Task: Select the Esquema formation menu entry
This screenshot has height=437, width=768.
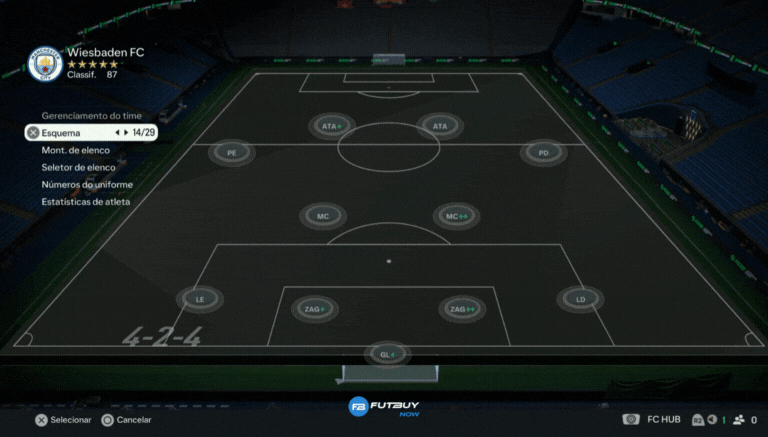Action: [x=62, y=132]
